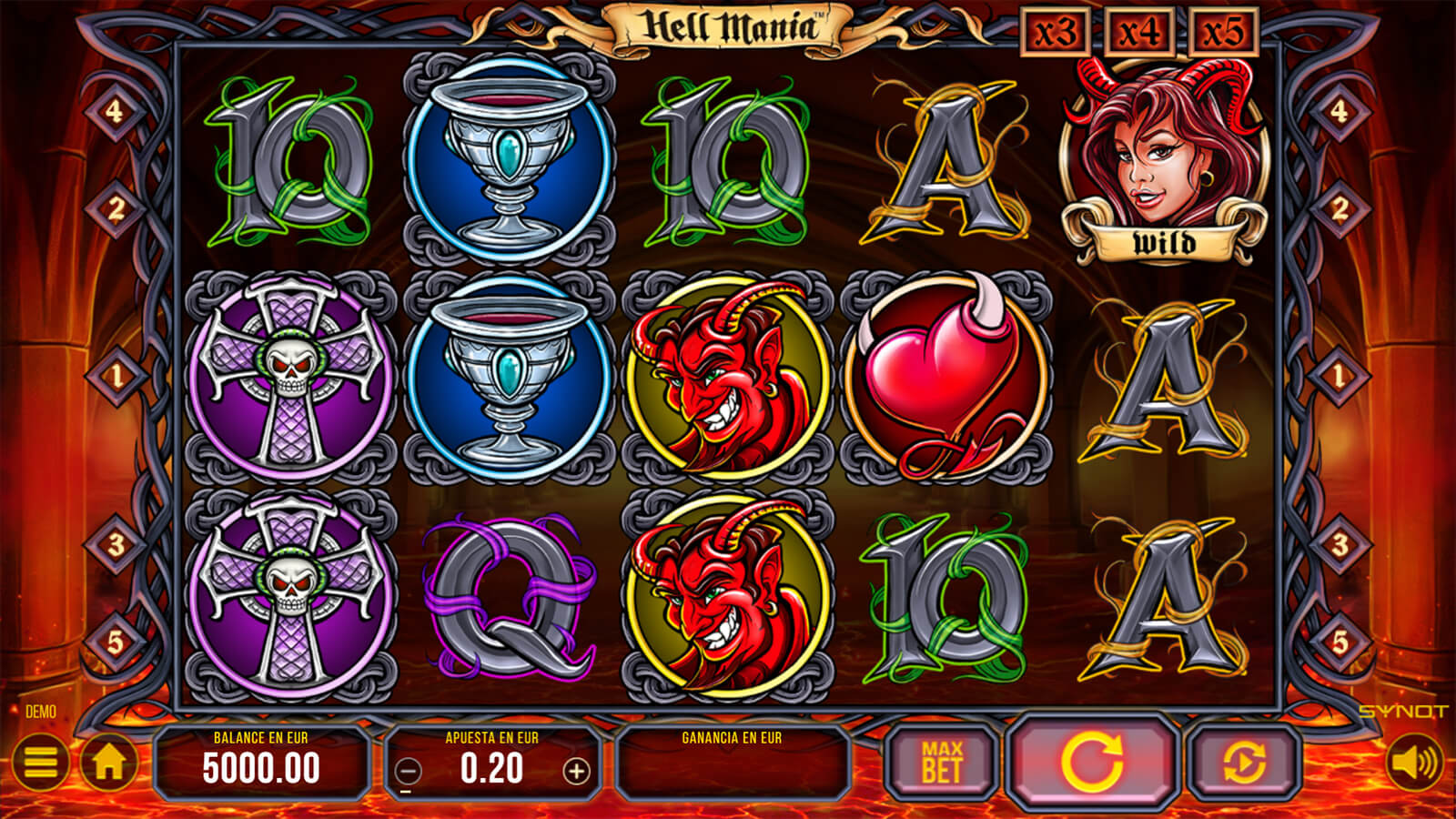Decrease the bet with the minus button

pyautogui.click(x=409, y=772)
